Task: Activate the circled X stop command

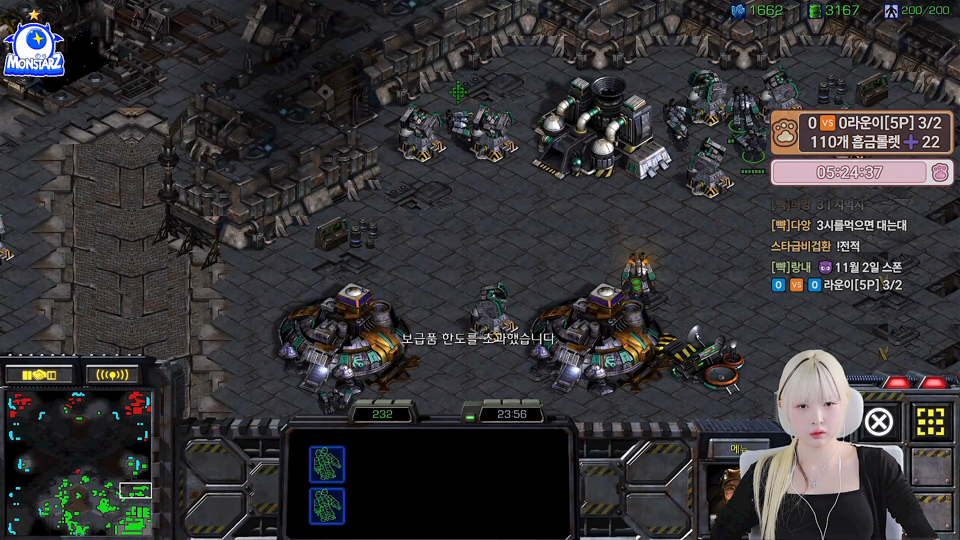Action: [x=878, y=422]
